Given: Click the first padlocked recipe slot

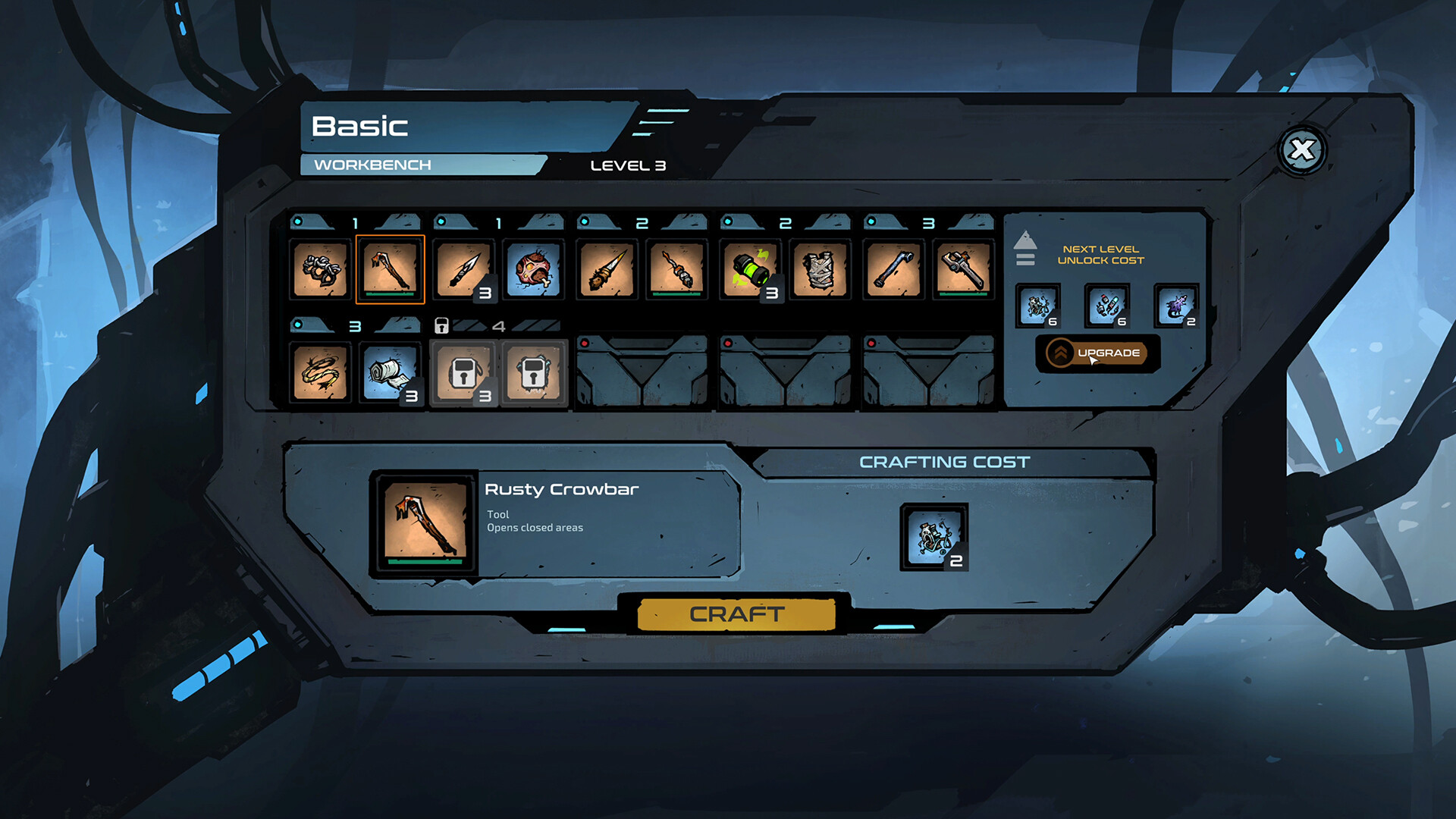Looking at the screenshot, I should coord(464,372).
